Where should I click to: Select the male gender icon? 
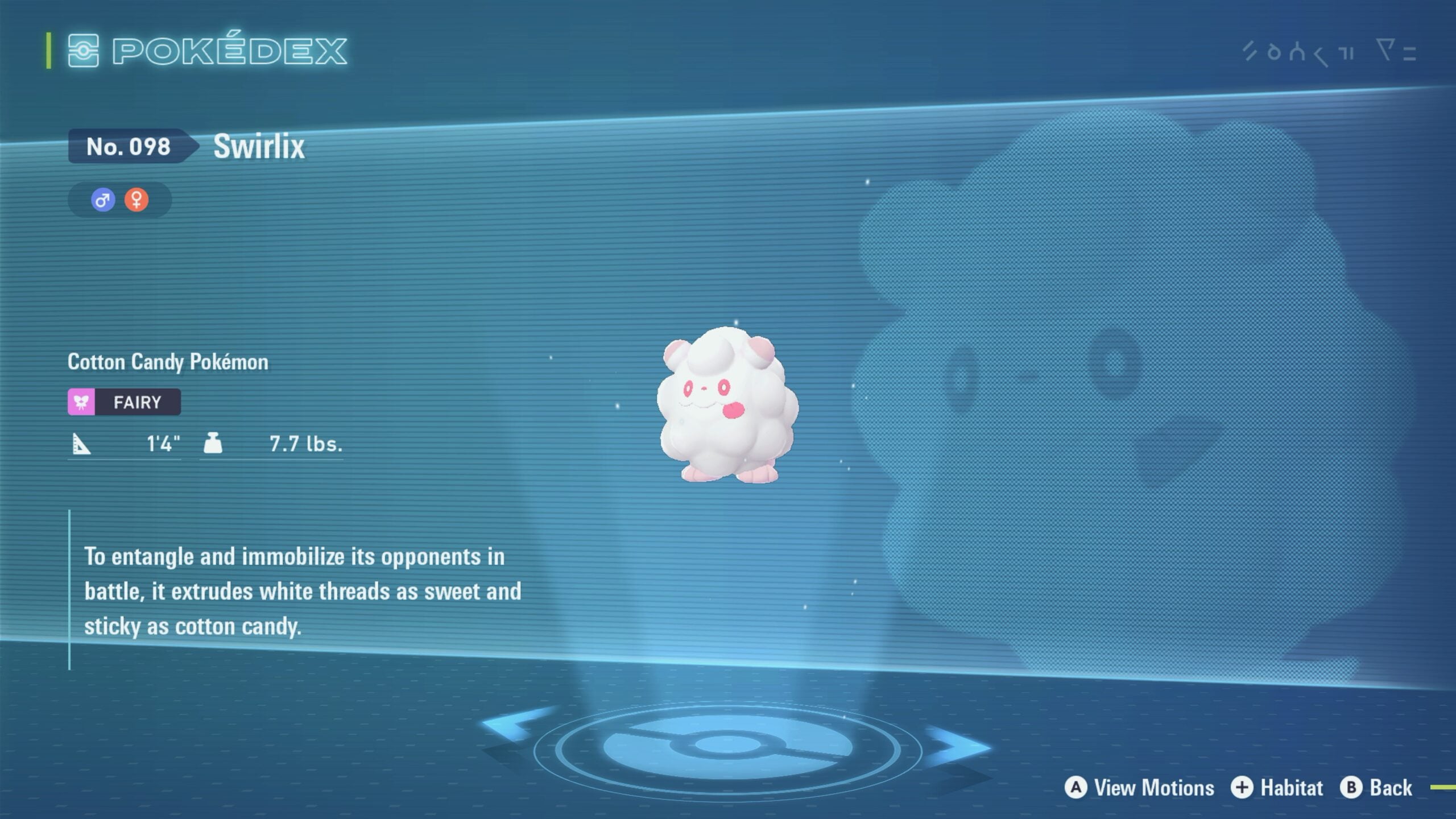click(103, 200)
